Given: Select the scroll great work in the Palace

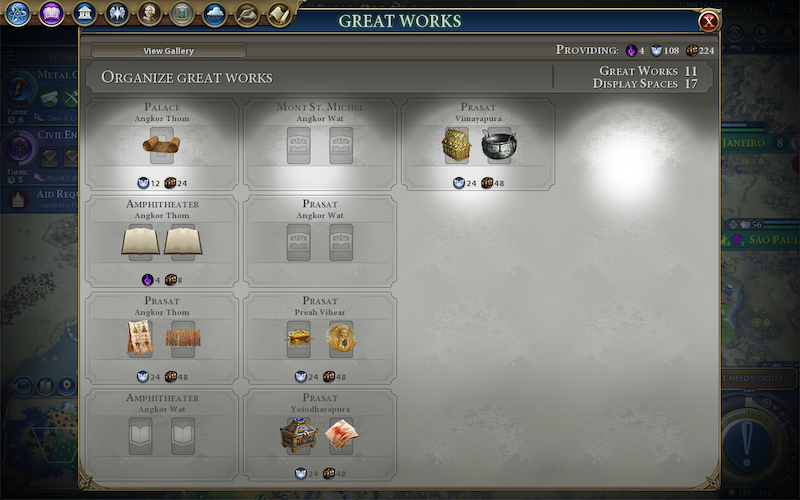Looking at the screenshot, I should point(161,146).
